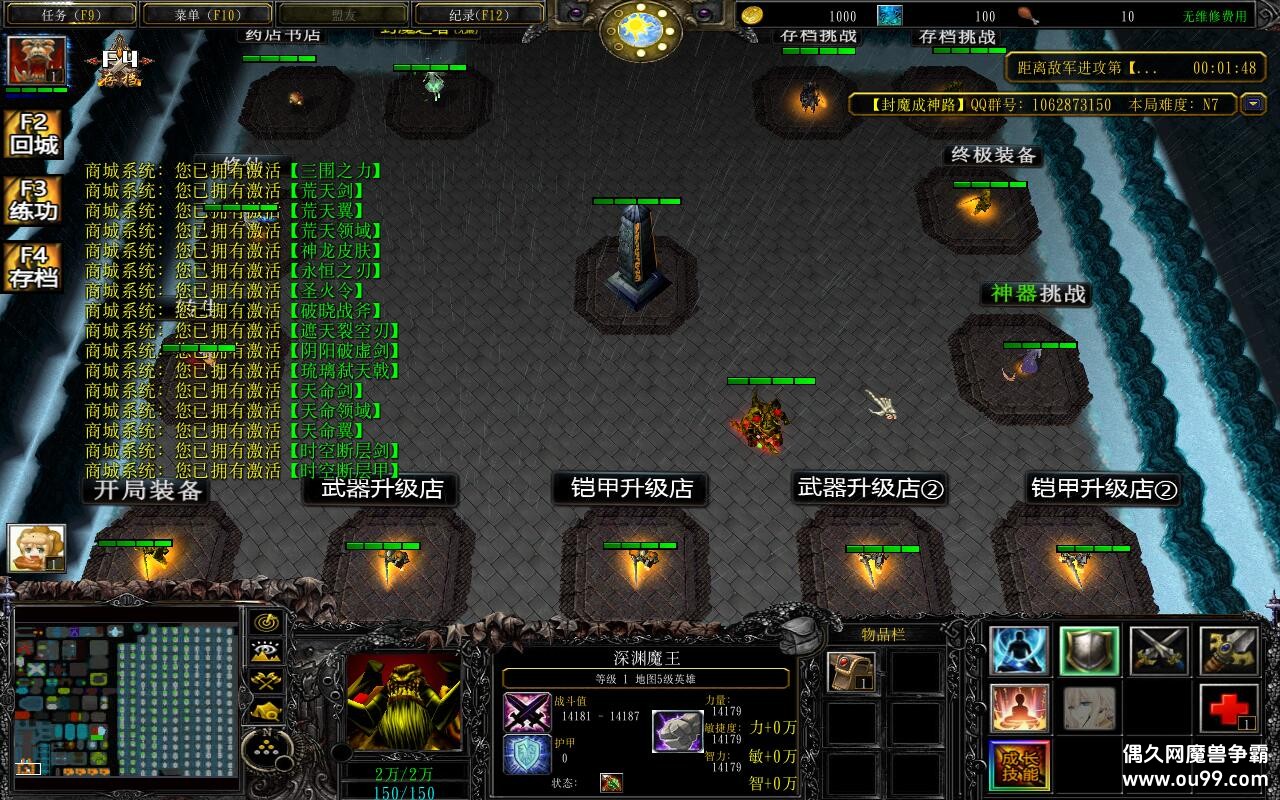Screen dimensions: 1280x800
Task: Select the gauntlet item in the inventory
Action: click(x=852, y=672)
